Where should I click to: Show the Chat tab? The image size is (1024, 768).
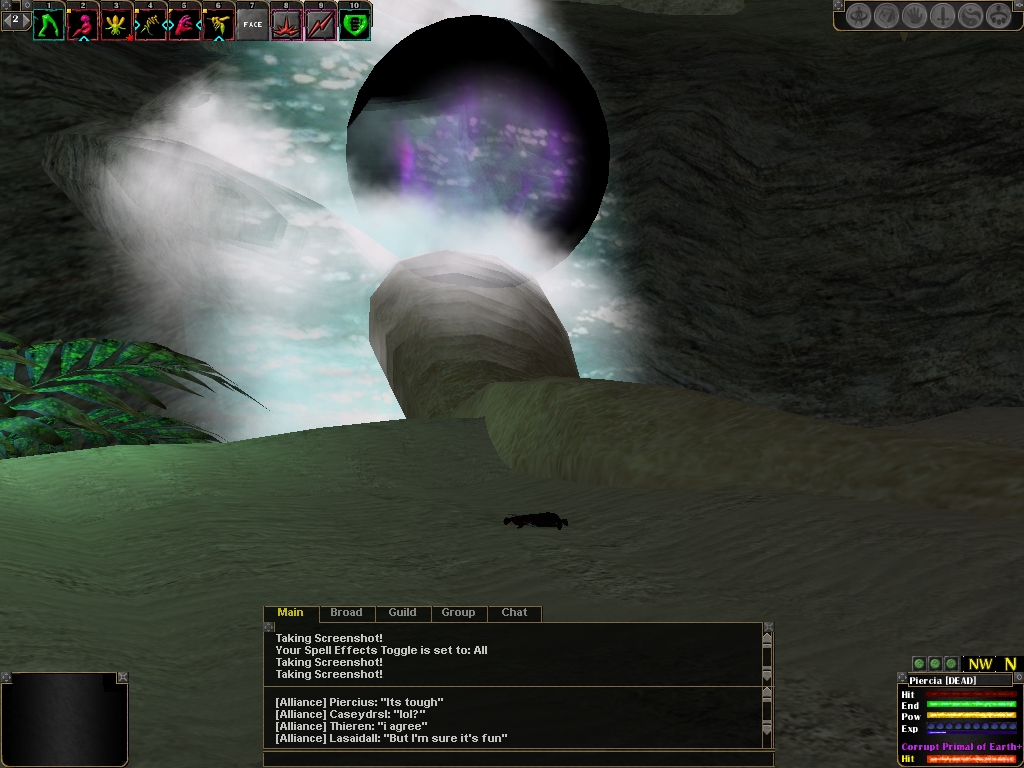pyautogui.click(x=514, y=613)
